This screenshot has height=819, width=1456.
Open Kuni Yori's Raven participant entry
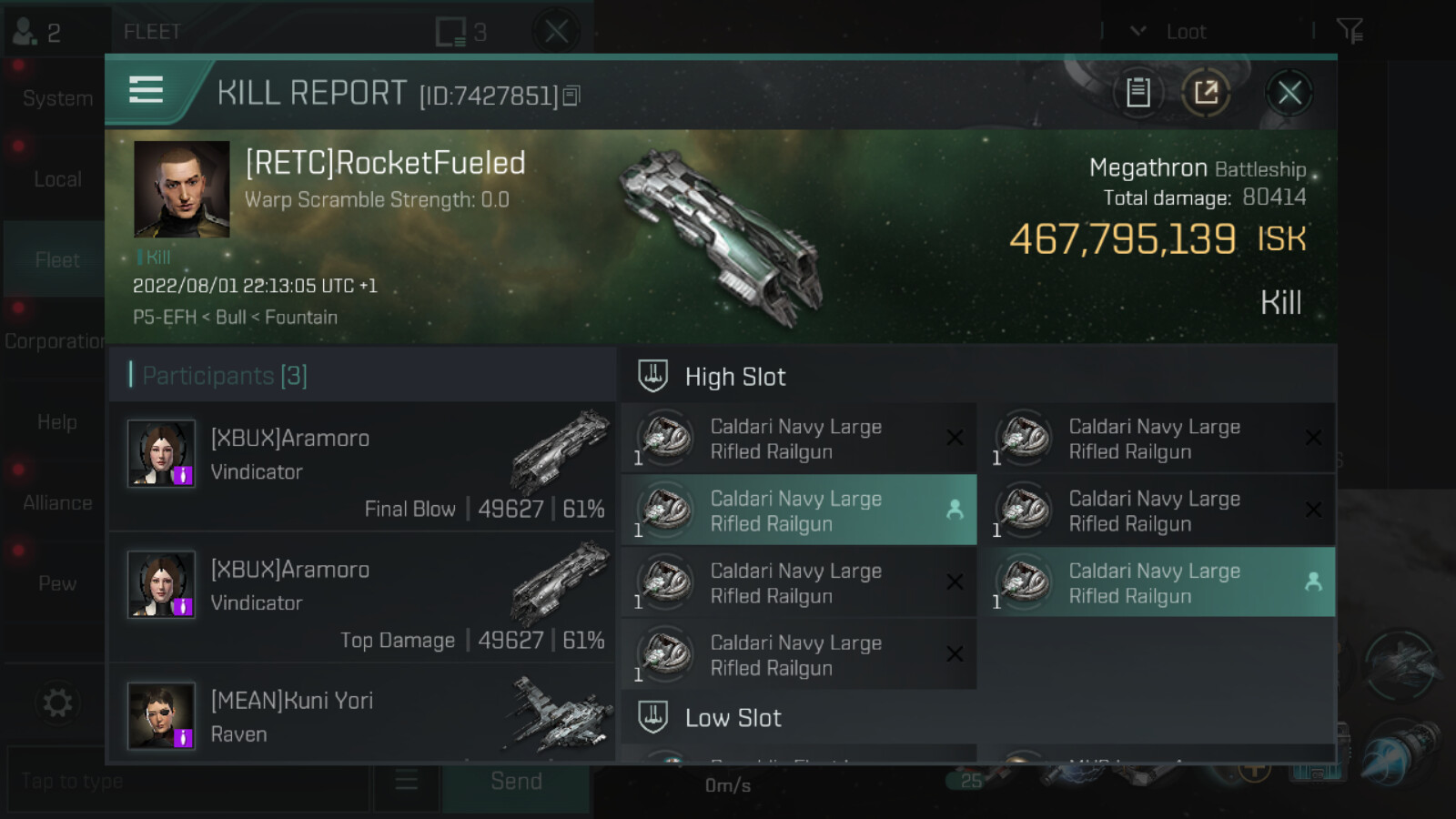click(x=362, y=716)
